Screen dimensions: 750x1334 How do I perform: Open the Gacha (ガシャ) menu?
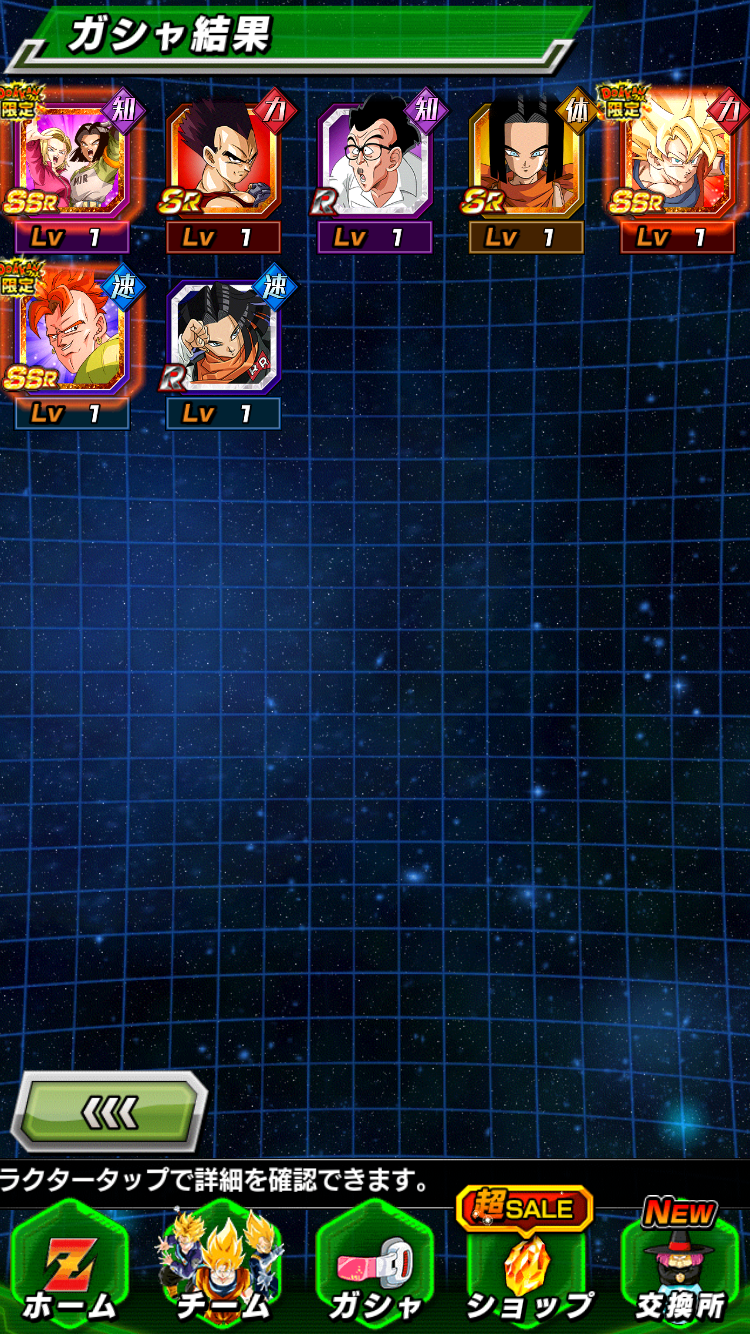[375, 1268]
